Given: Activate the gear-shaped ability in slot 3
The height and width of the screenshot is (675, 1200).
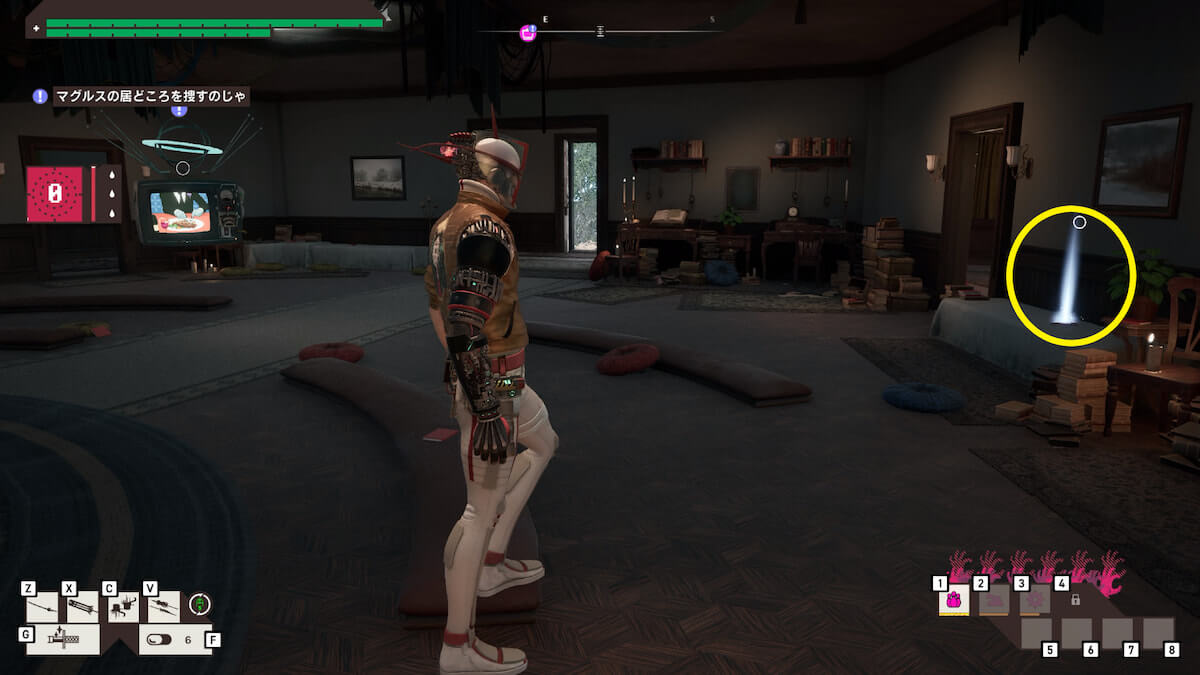Looking at the screenshot, I should pos(1034,601).
